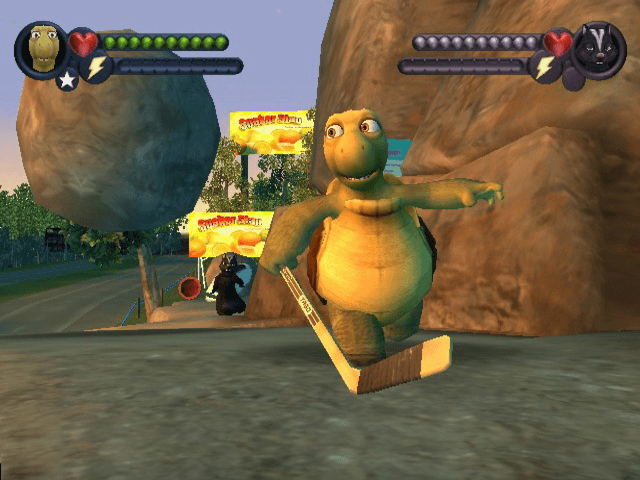640x480 pixels.
Task: Select Verne the turtle's portrait
Action: 41,47
